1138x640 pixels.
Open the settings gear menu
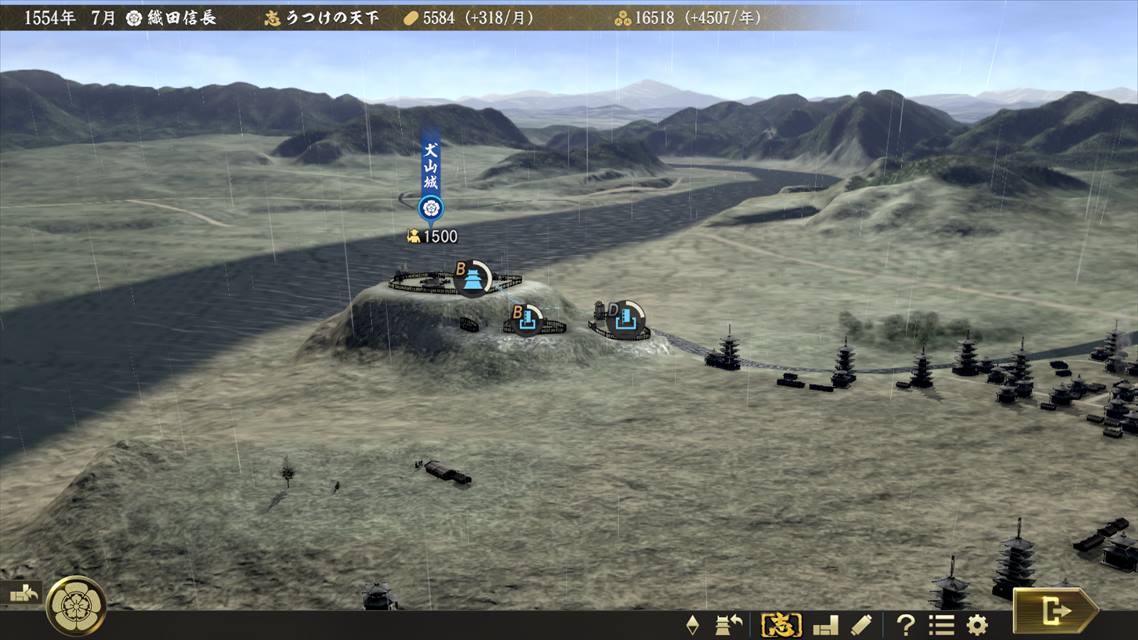tap(977, 626)
